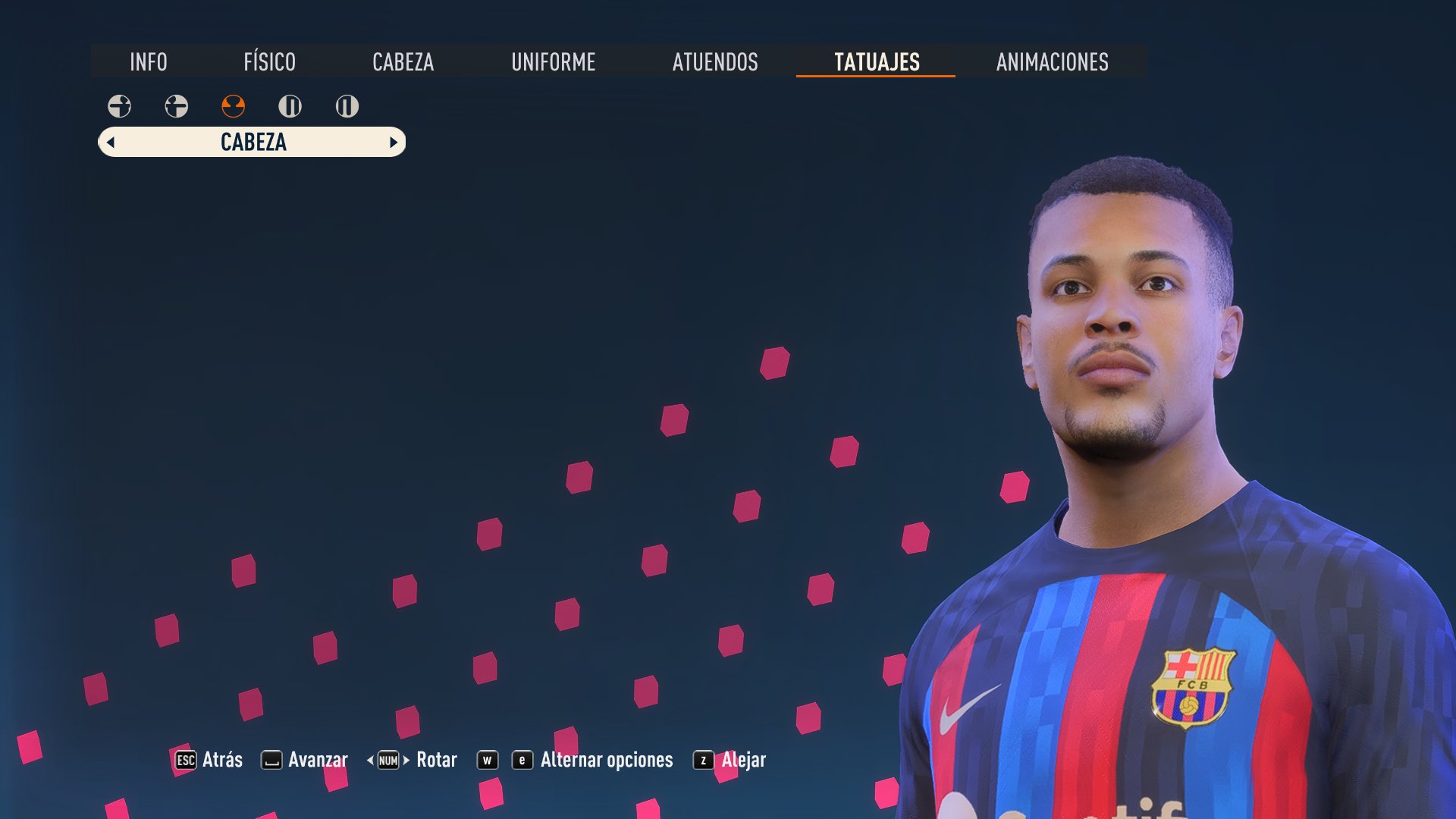Click the ESC key prompt next to Atrás
This screenshot has width=1456, height=819.
pos(184,759)
